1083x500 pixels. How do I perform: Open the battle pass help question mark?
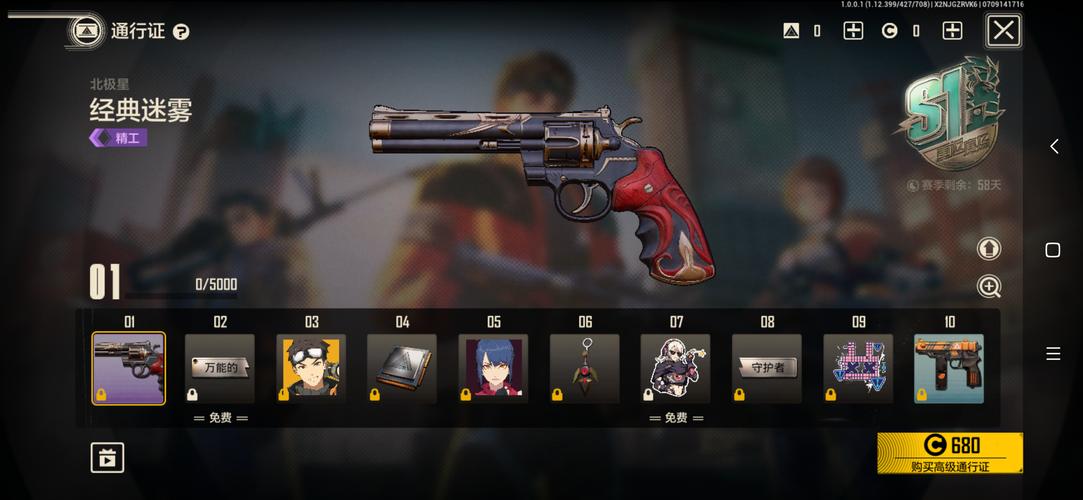click(181, 32)
